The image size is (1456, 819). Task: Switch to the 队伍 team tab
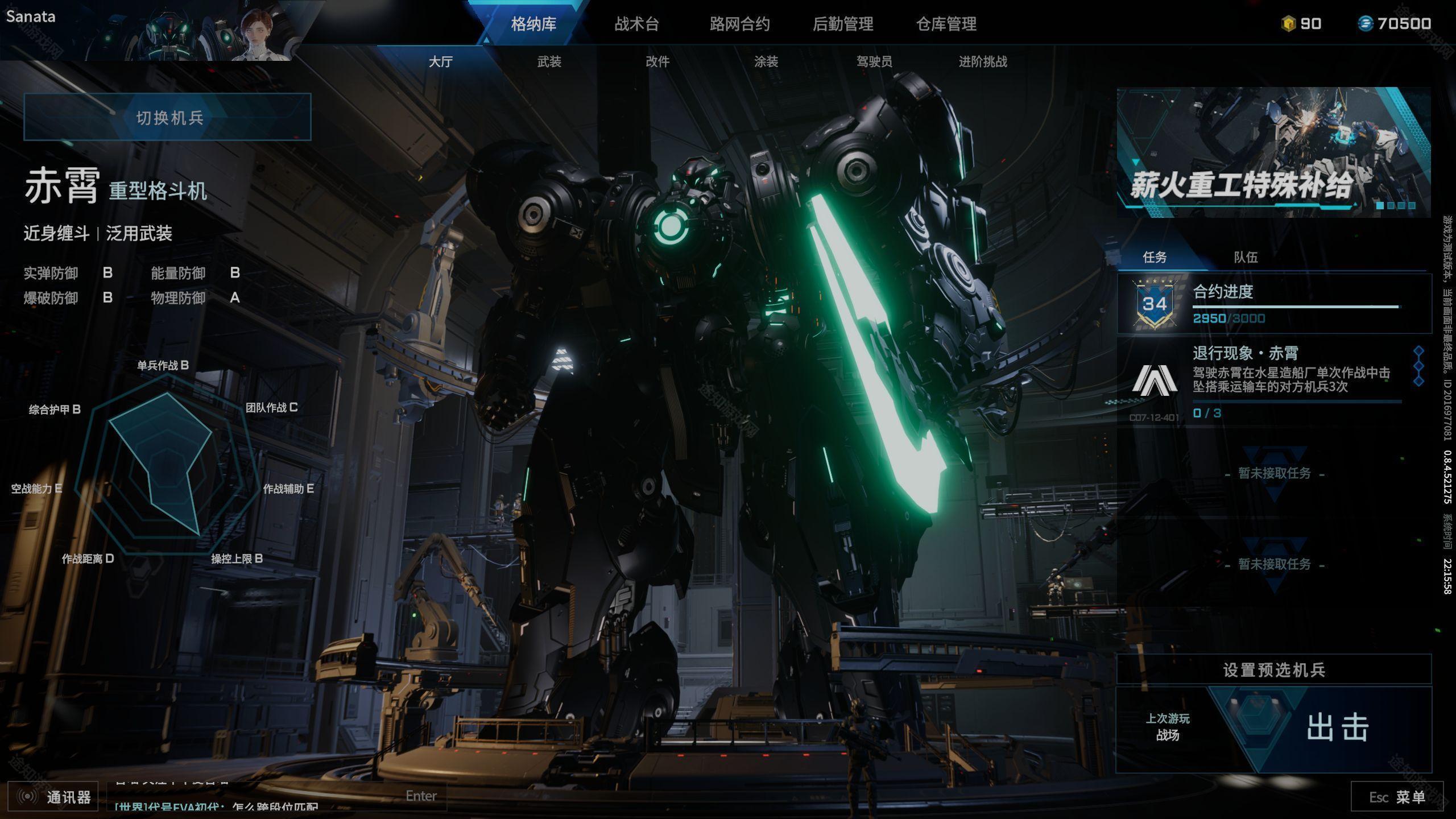tap(1246, 257)
